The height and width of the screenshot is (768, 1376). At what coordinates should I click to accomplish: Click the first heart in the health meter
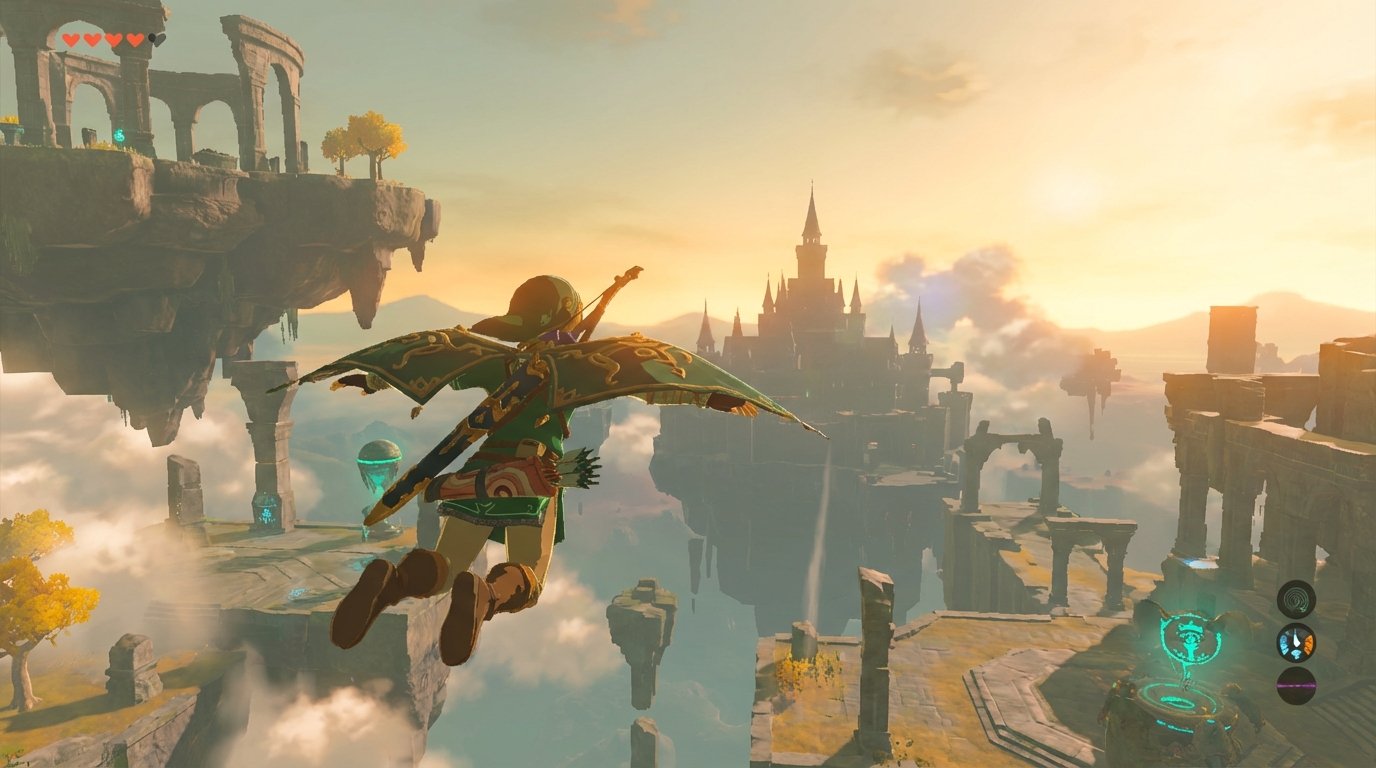point(69,39)
